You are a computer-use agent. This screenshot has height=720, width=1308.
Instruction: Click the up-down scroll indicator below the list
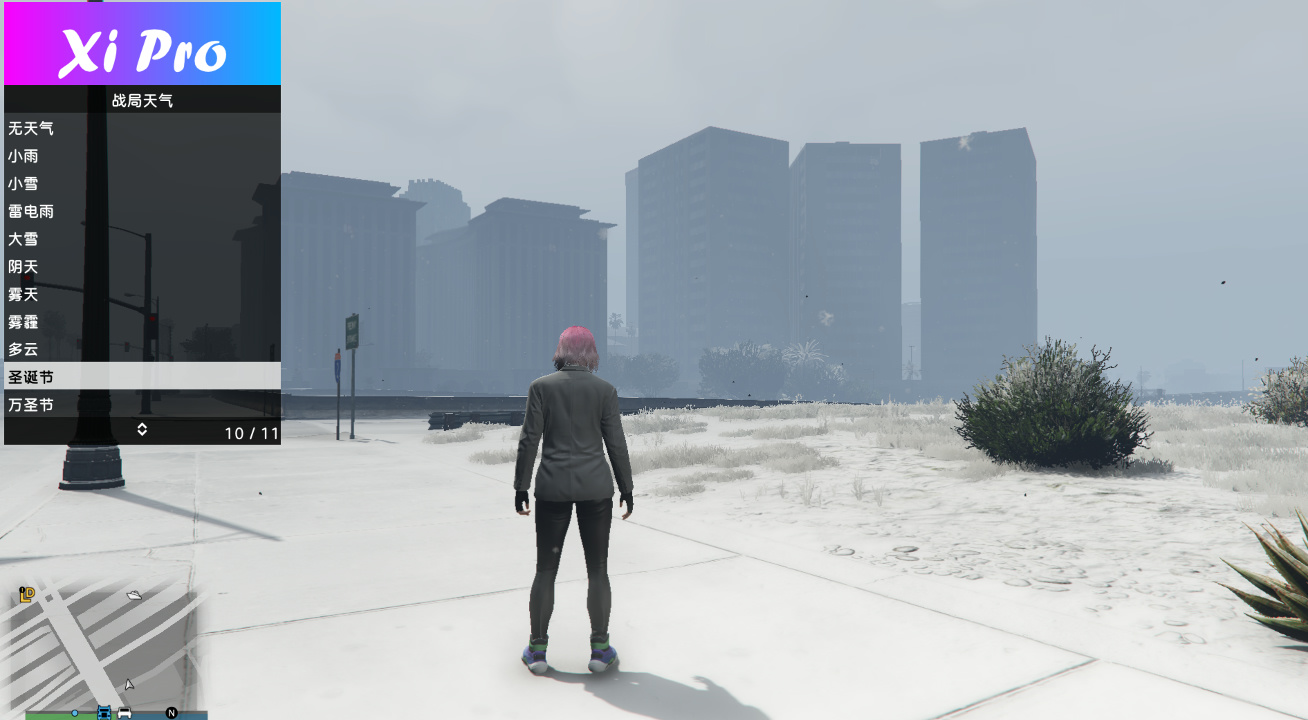pos(142,429)
